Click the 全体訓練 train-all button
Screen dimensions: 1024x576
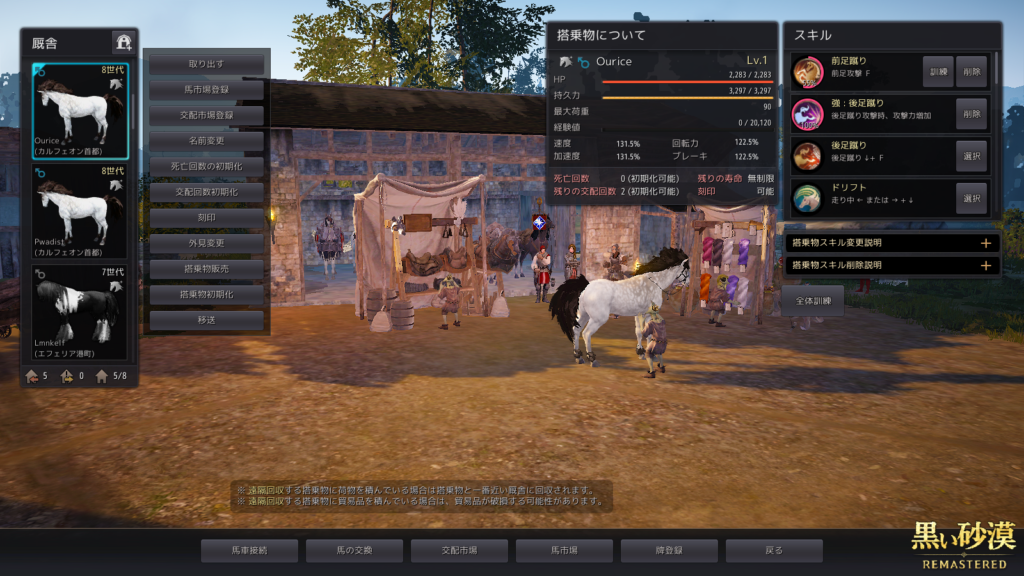(x=812, y=300)
